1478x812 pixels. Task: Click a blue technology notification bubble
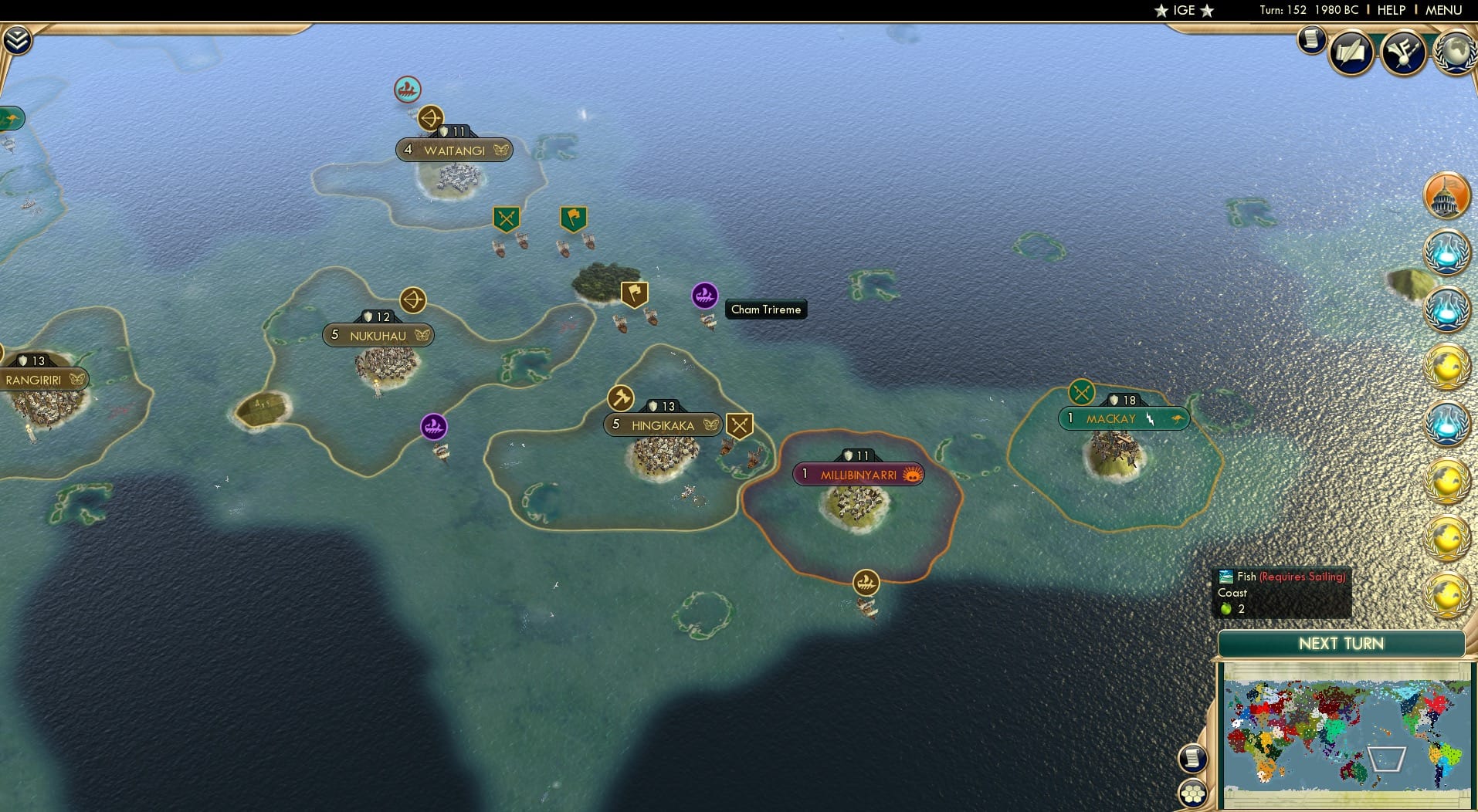pyautogui.click(x=1448, y=251)
